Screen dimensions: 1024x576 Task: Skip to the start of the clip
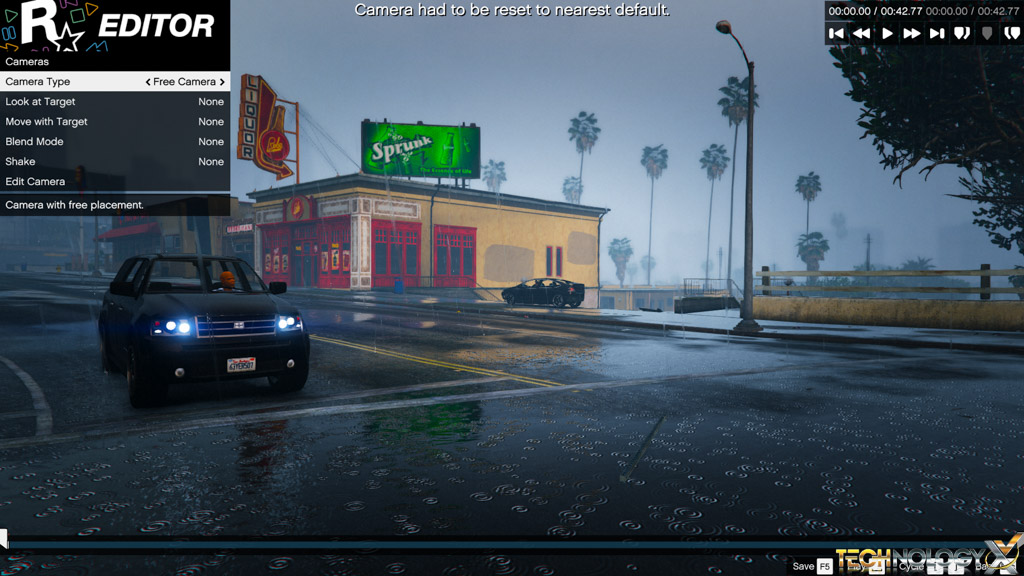pos(837,33)
